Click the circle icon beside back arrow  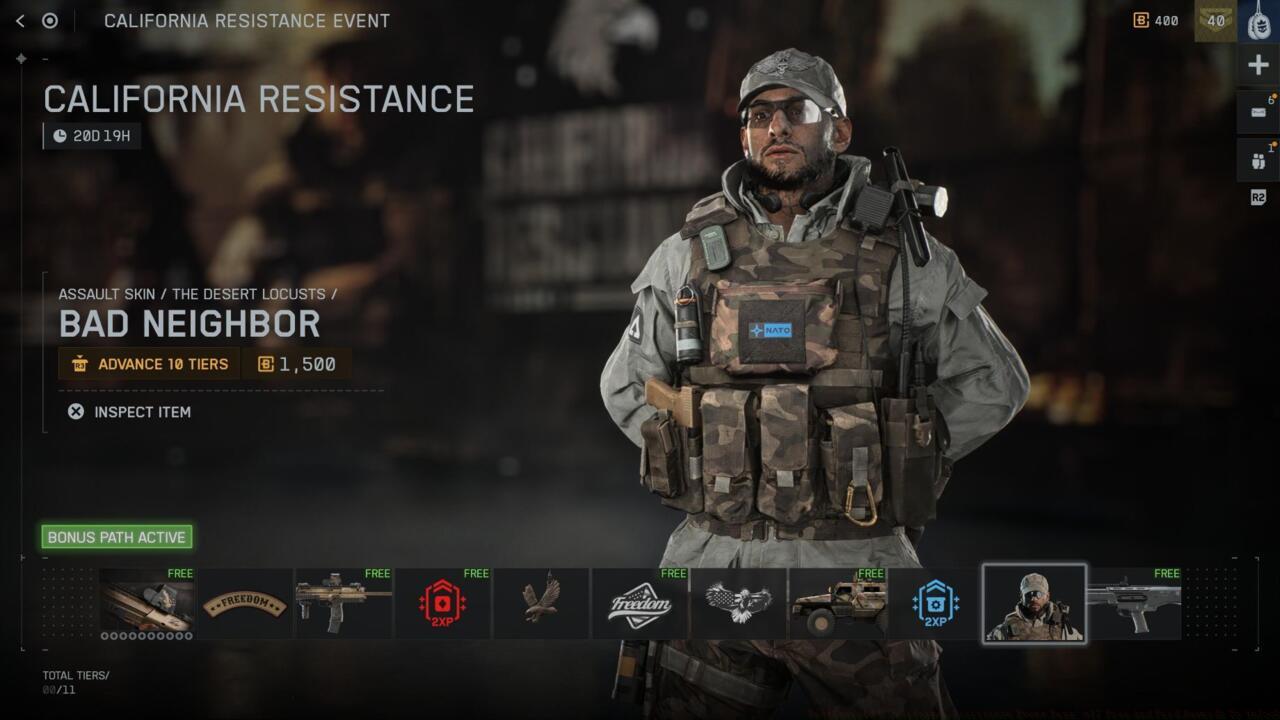click(50, 21)
